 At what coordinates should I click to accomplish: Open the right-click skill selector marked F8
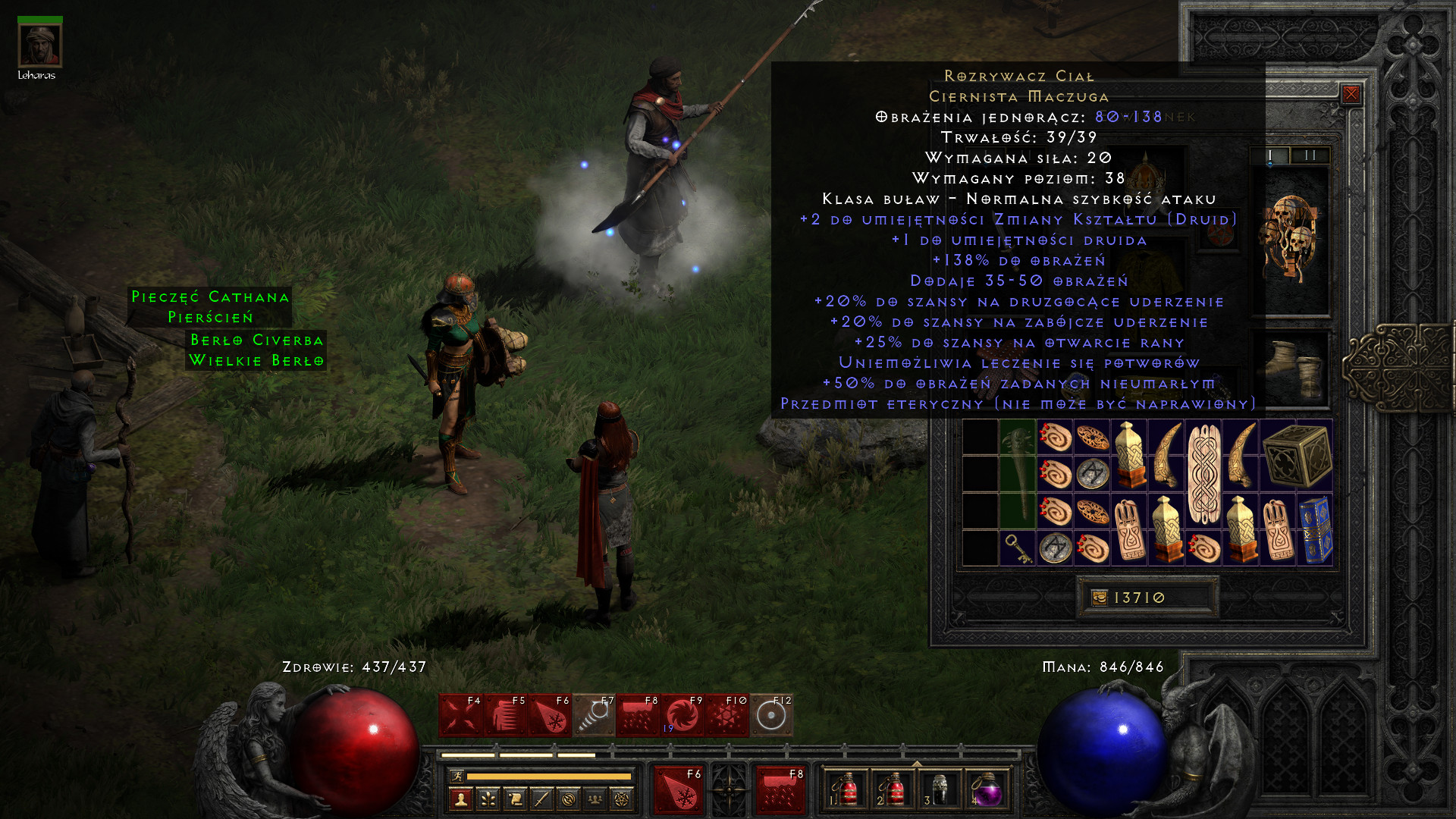[780, 790]
